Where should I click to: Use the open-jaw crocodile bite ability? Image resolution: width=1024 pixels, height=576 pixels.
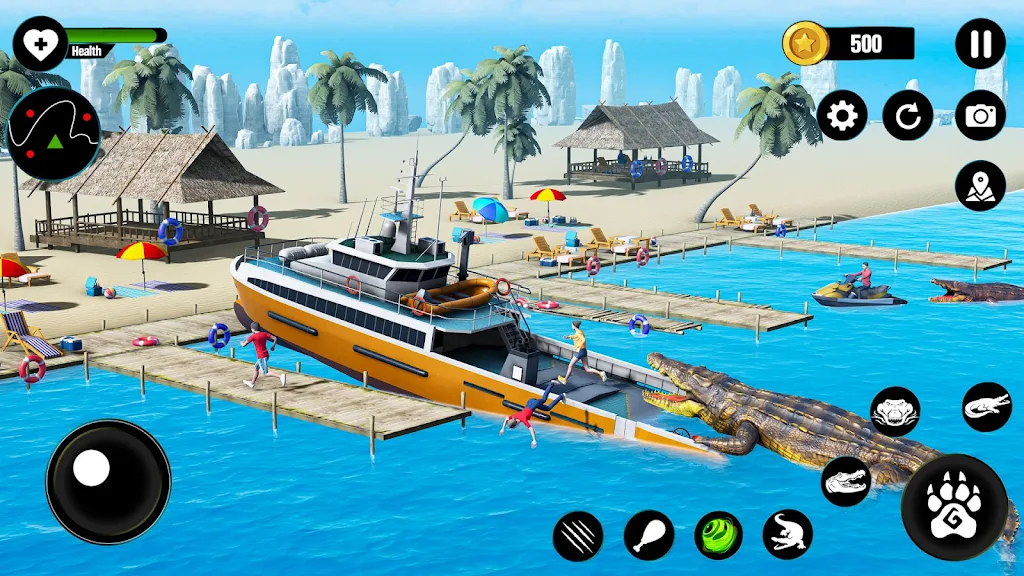pyautogui.click(x=846, y=481)
